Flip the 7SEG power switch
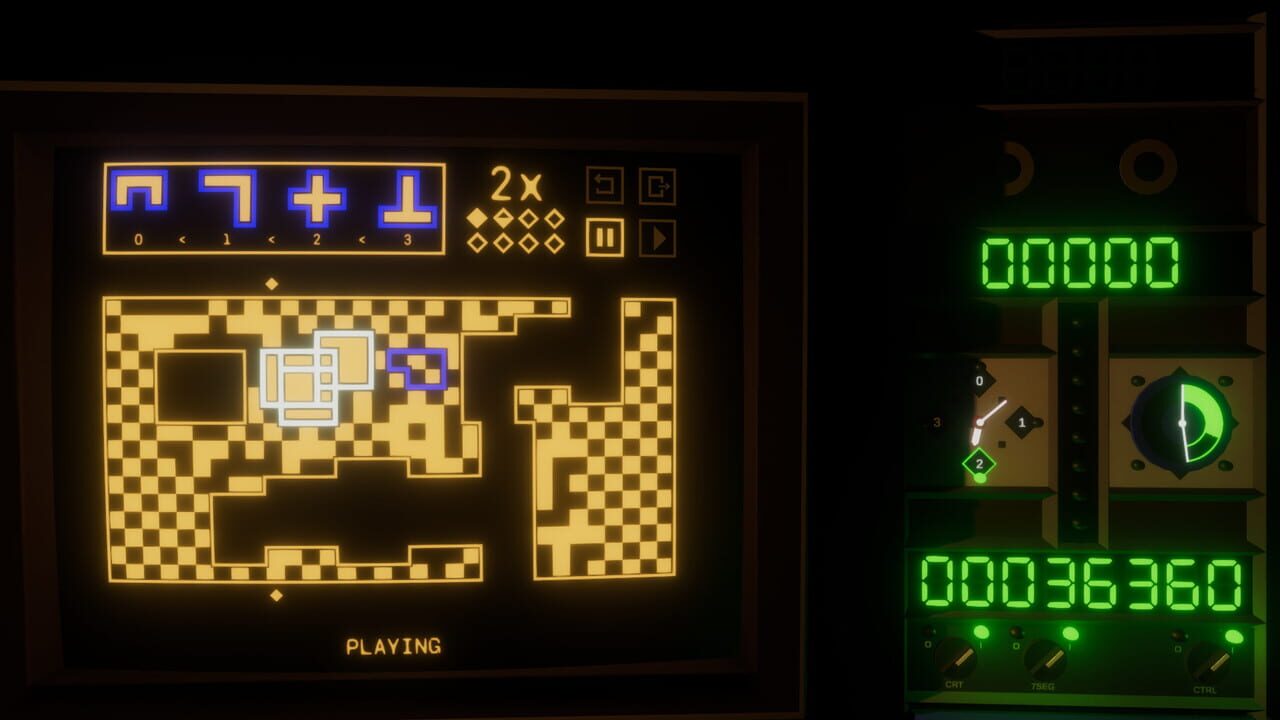This screenshot has height=720, width=1280. (1047, 659)
